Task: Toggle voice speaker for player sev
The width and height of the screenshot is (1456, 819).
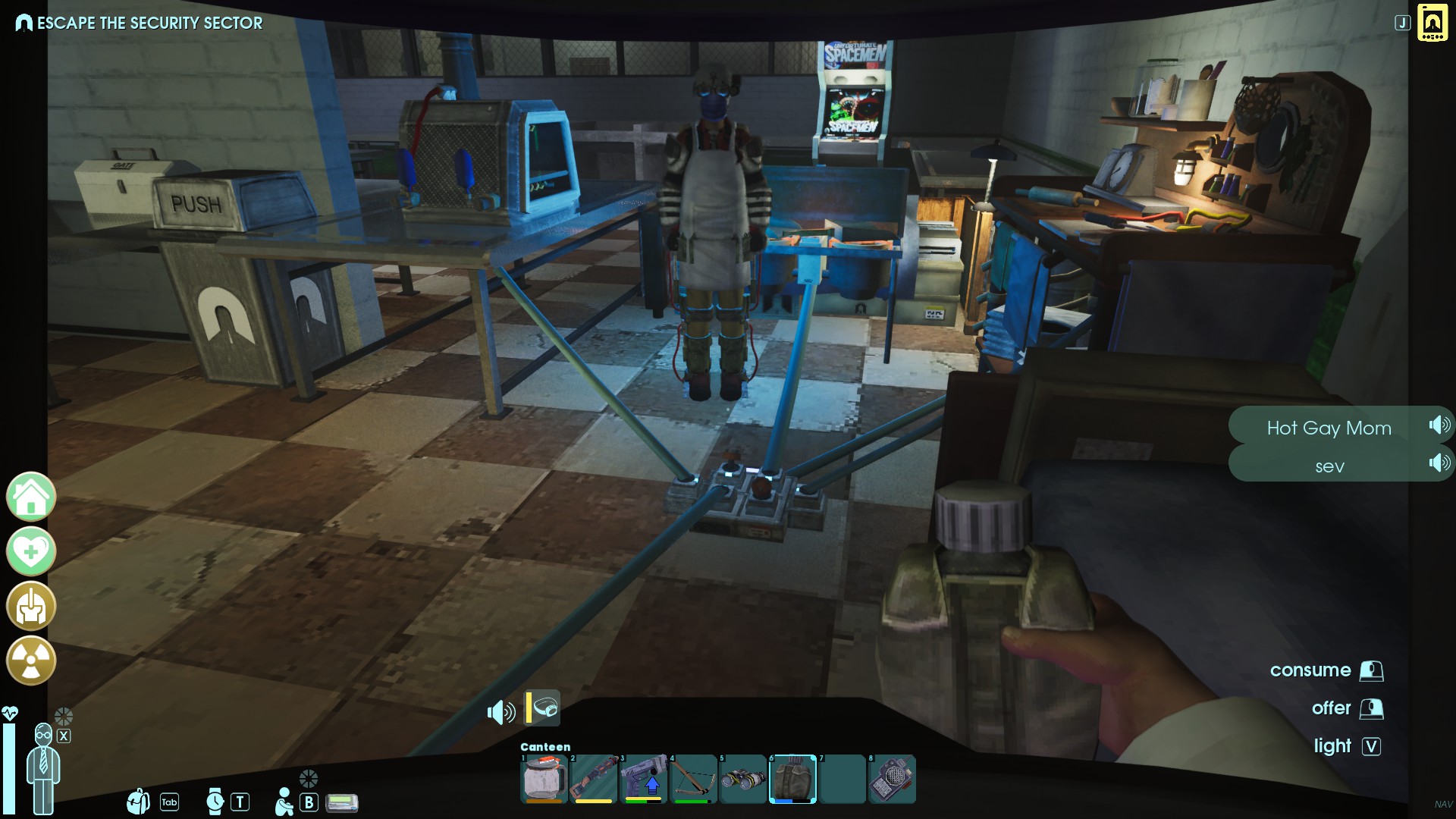Action: [1439, 463]
